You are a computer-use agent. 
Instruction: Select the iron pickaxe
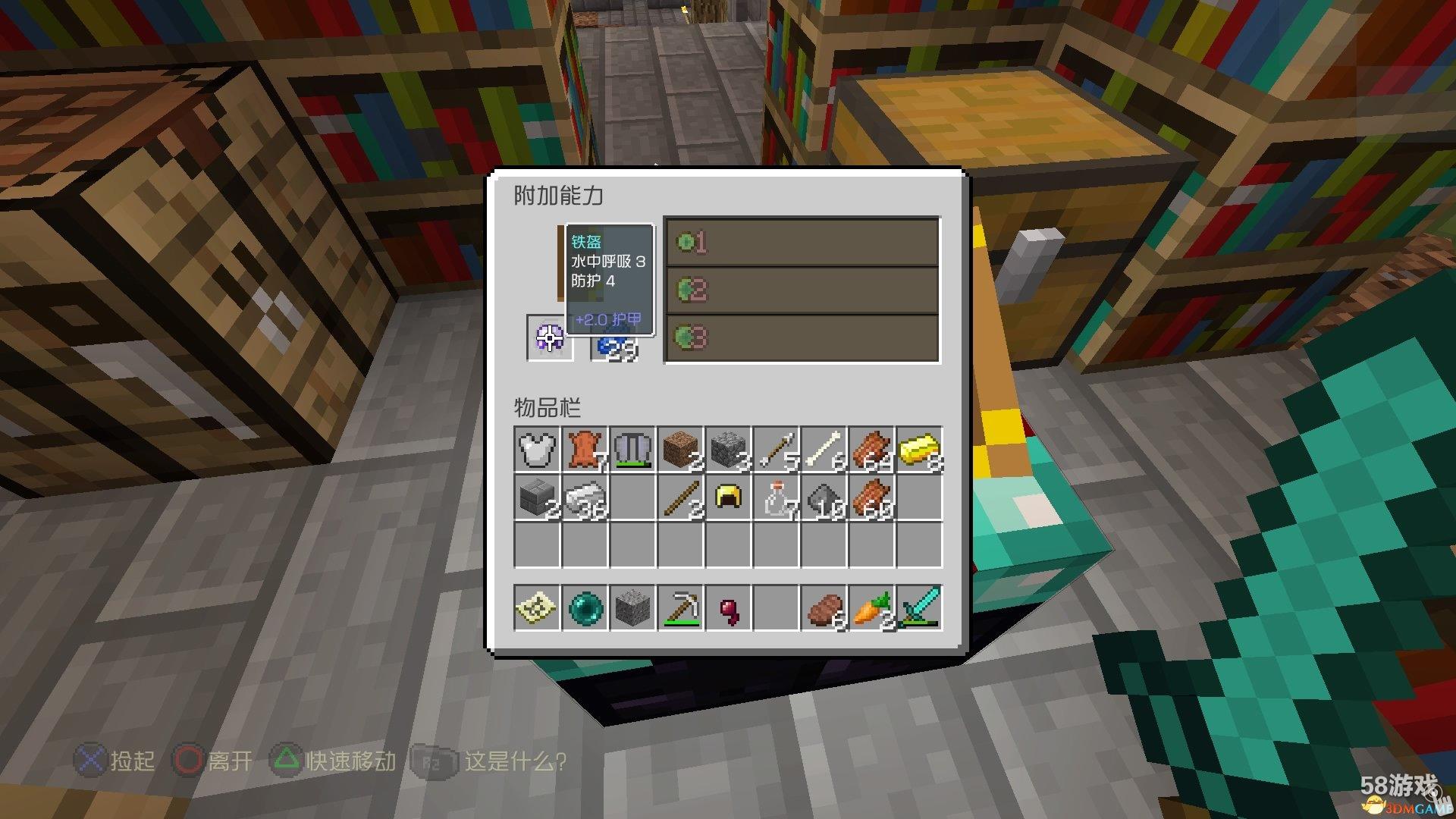coord(680,607)
